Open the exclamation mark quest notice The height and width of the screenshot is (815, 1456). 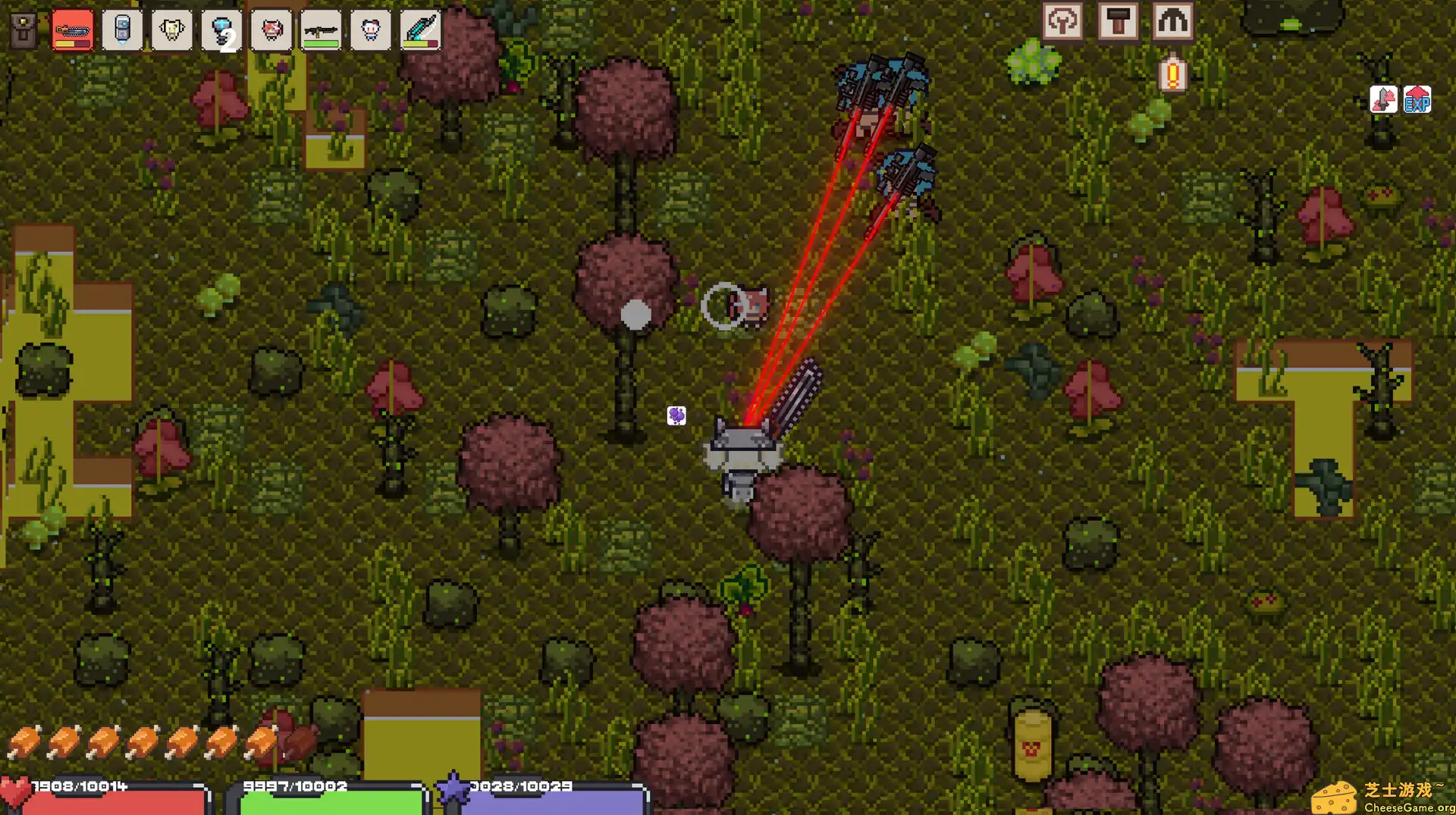coord(1172,74)
